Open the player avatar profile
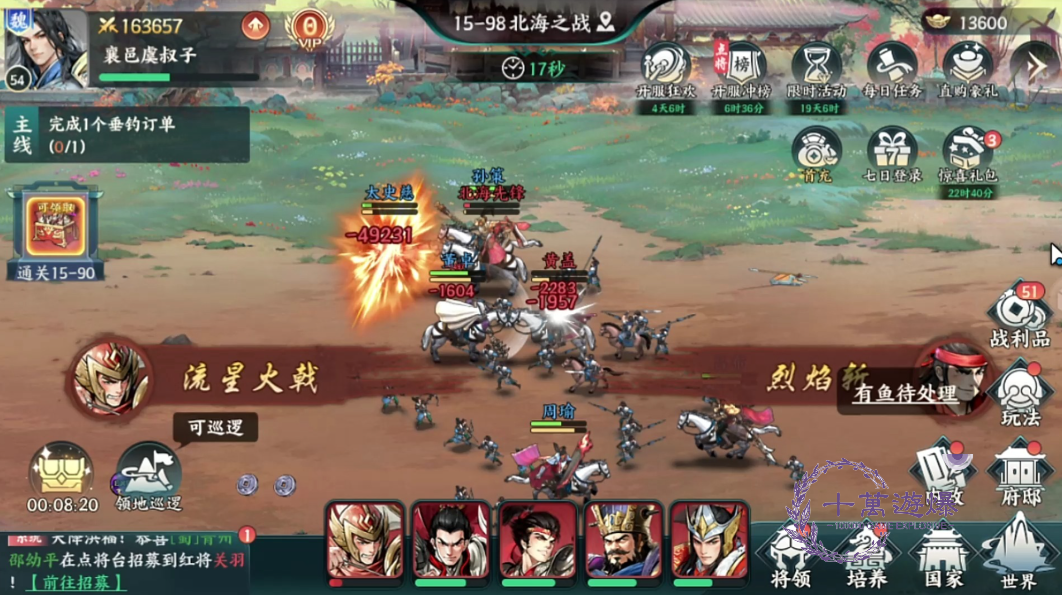Screen dimensions: 1062x595 44,48
